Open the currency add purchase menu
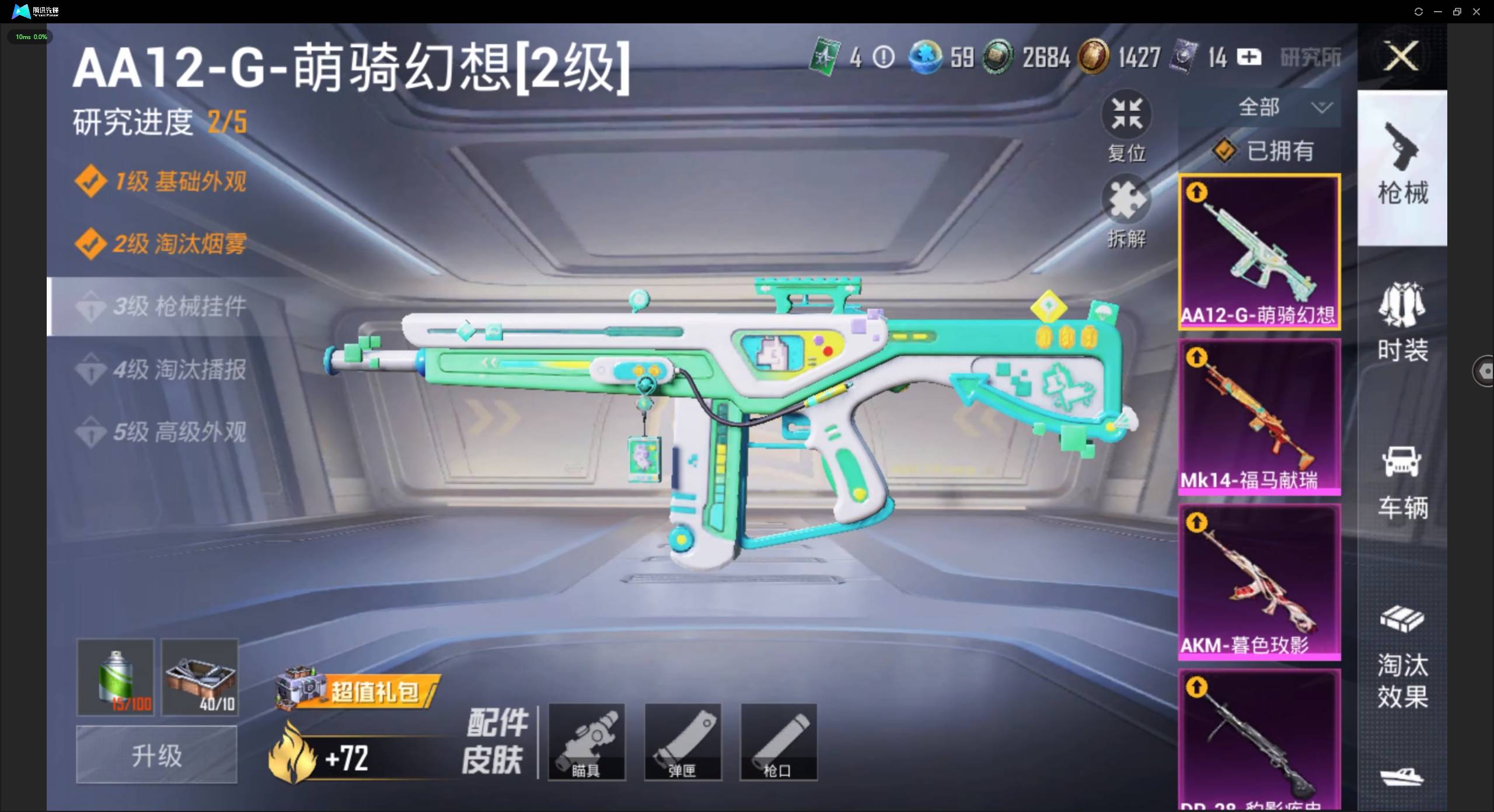Screen dimensions: 1494x812 tap(1249, 57)
